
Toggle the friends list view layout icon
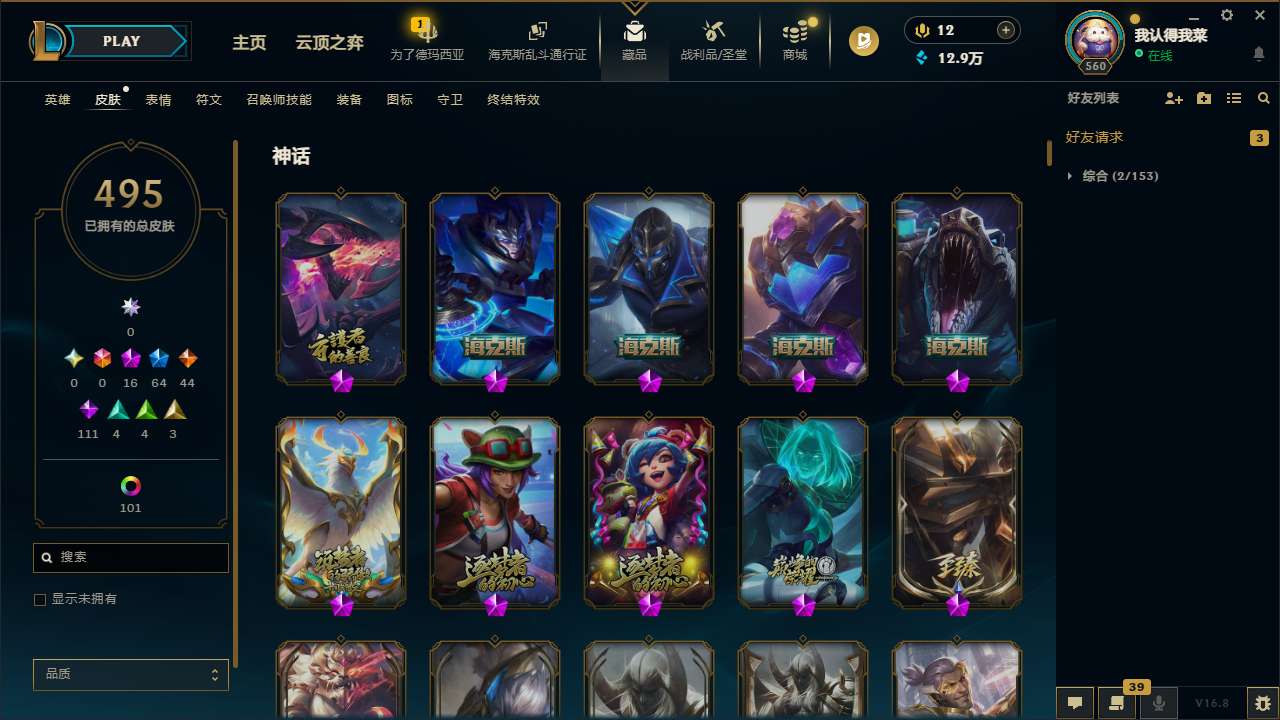point(1234,97)
